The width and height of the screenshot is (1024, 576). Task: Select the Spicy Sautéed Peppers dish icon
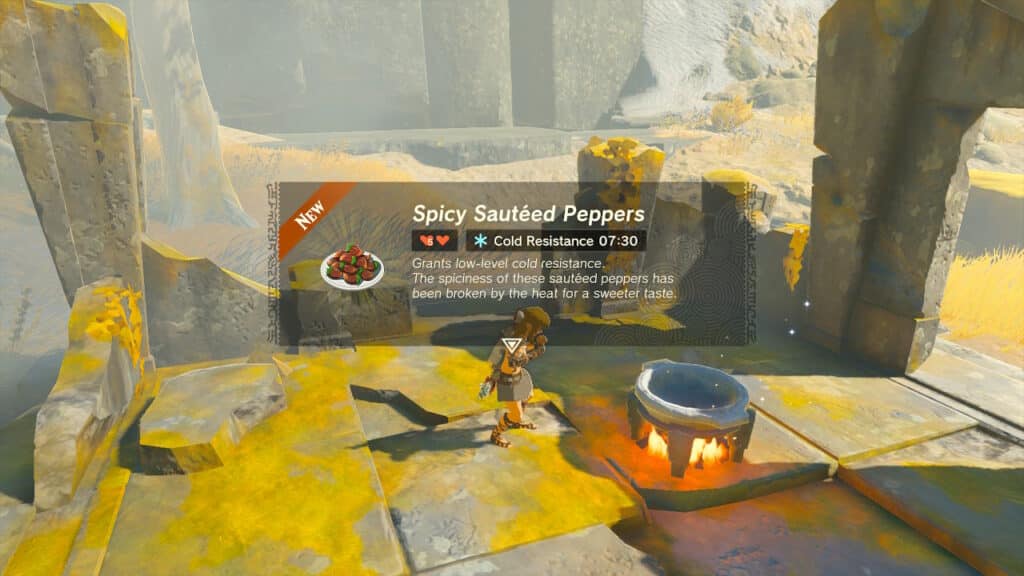[352, 267]
